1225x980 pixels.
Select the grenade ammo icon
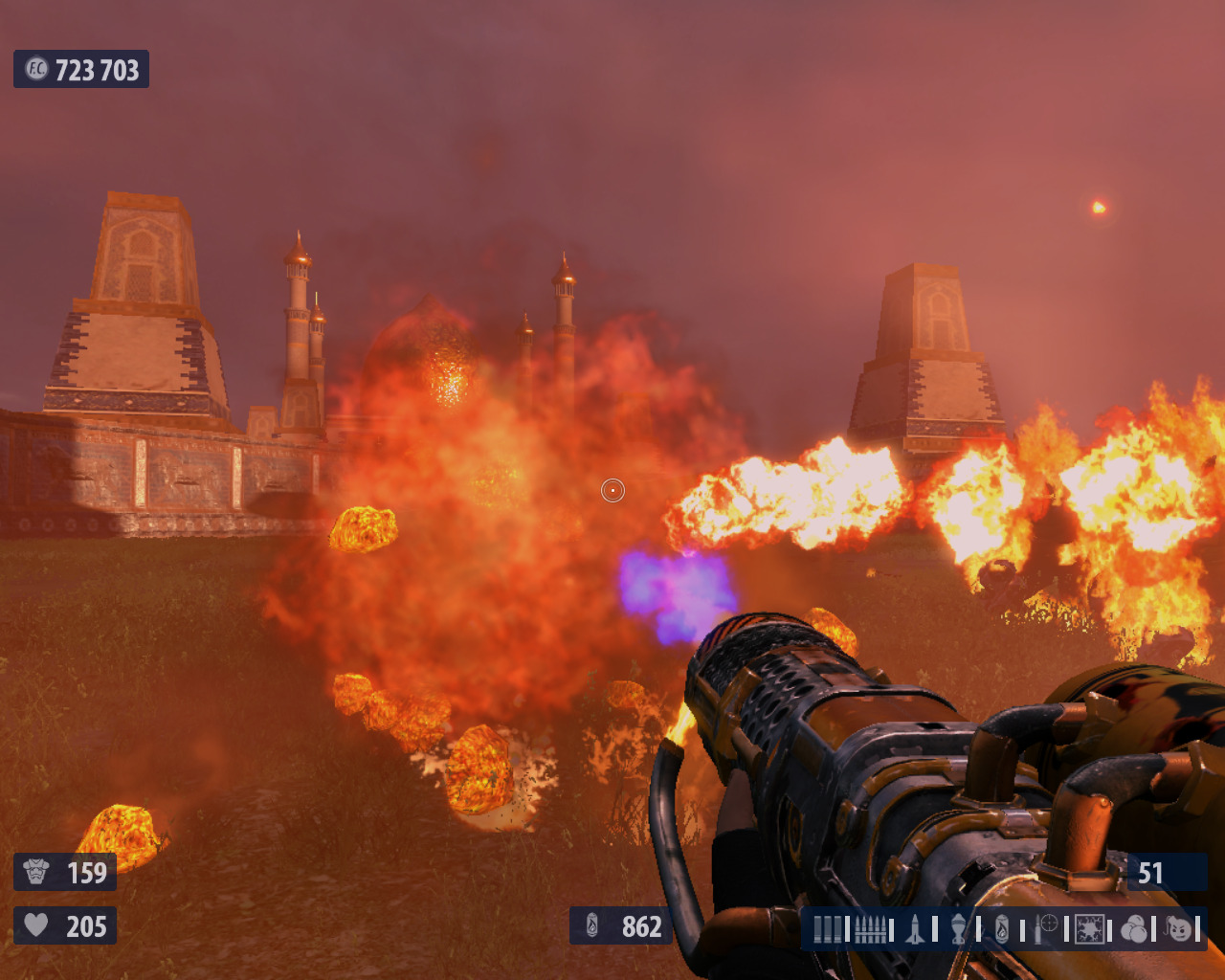point(958,928)
